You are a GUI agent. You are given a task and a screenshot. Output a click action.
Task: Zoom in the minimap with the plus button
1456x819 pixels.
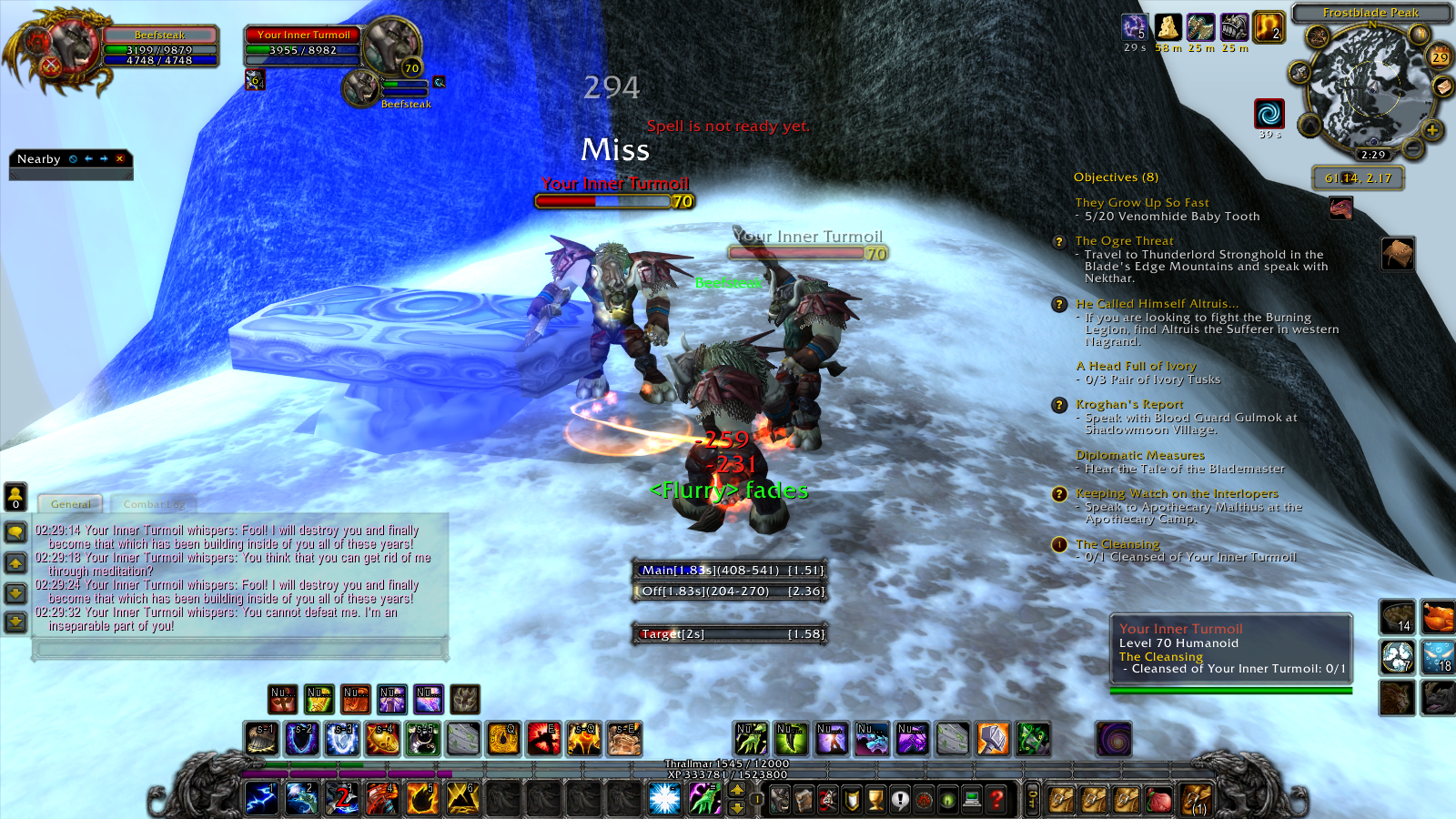point(1431,130)
